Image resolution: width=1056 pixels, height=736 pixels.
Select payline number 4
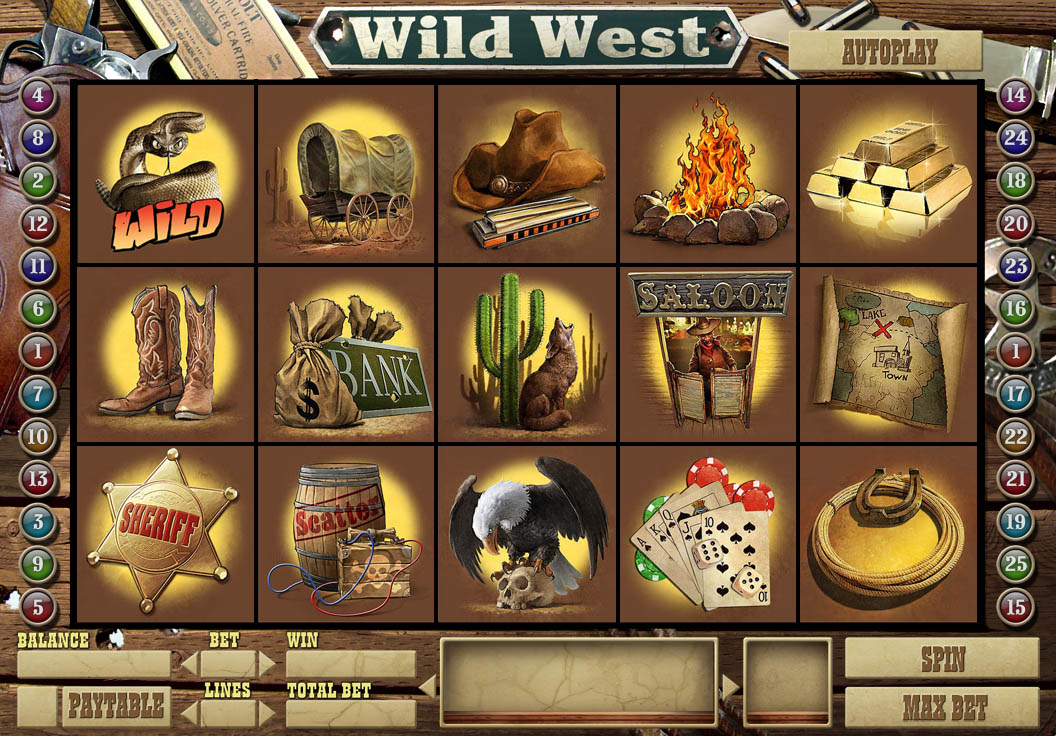38,97
